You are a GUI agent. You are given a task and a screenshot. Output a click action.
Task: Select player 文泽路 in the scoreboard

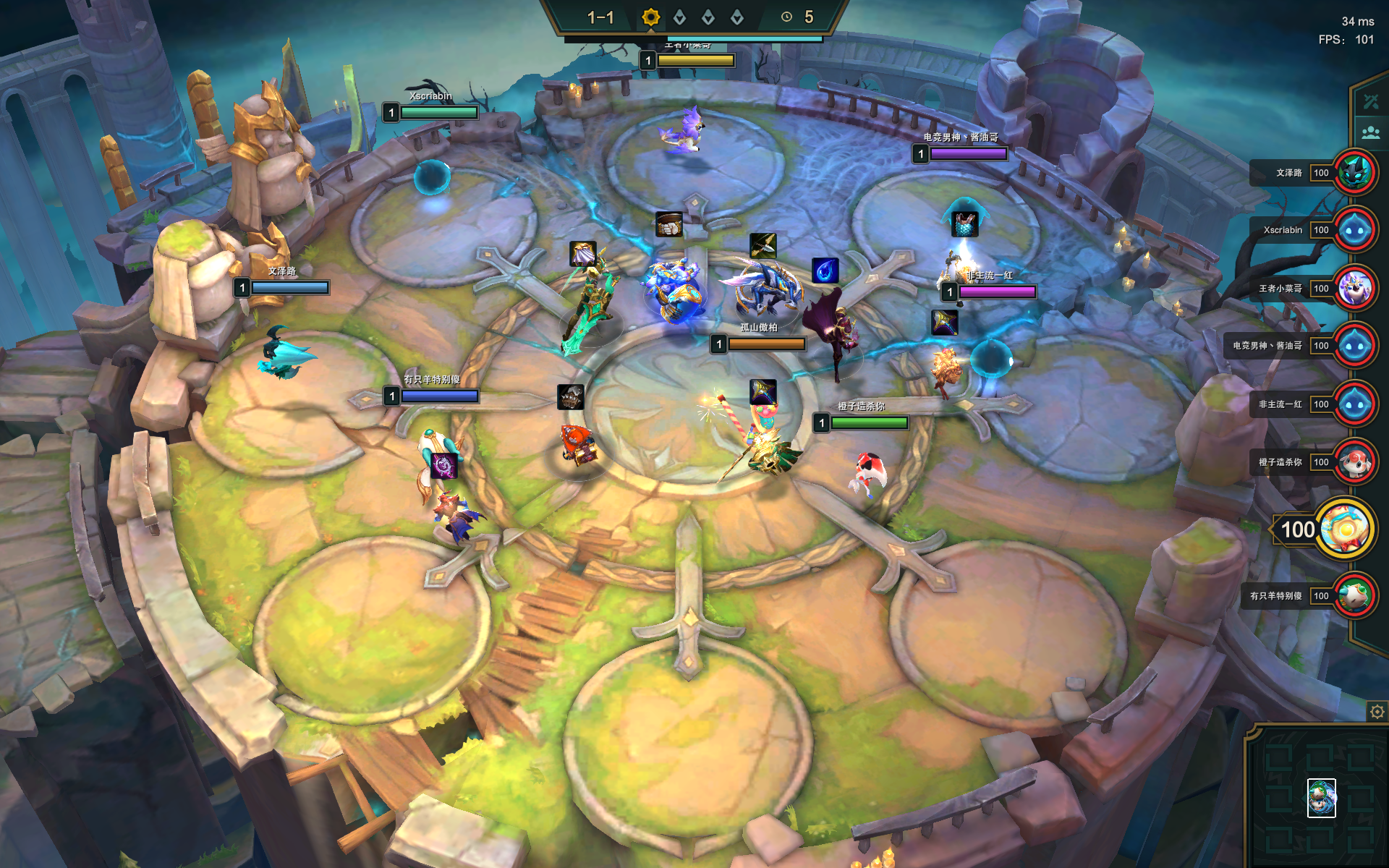pos(1354,173)
